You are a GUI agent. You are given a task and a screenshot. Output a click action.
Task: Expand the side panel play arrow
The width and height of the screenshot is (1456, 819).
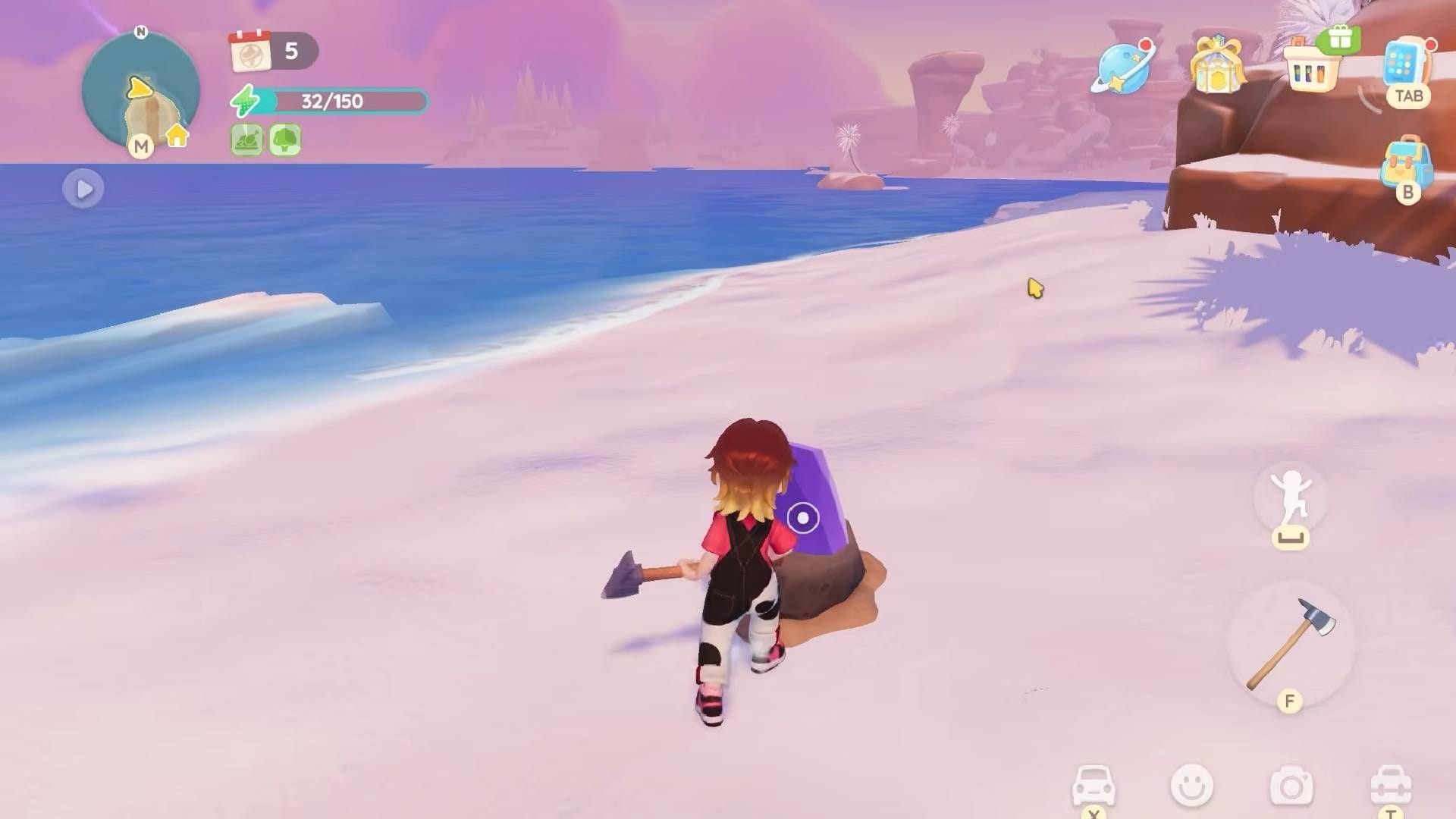tap(83, 189)
